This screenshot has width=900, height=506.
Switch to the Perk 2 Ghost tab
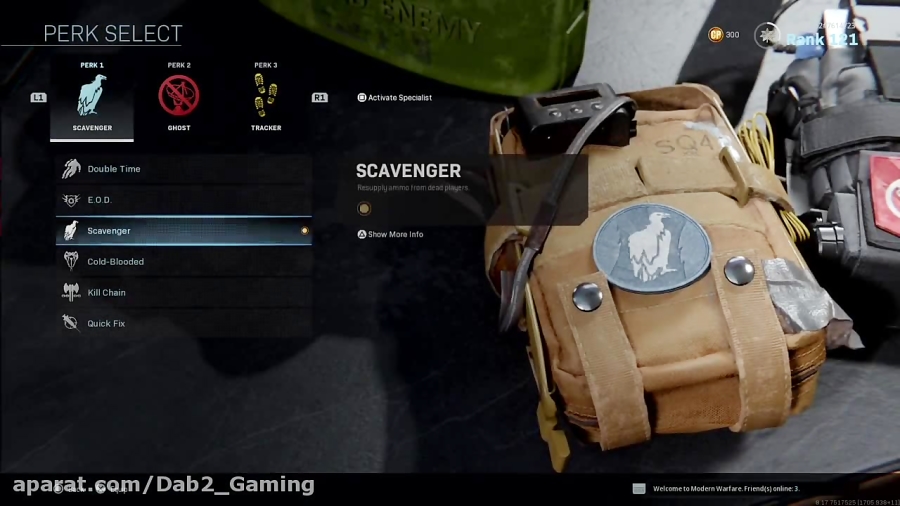[x=179, y=99]
